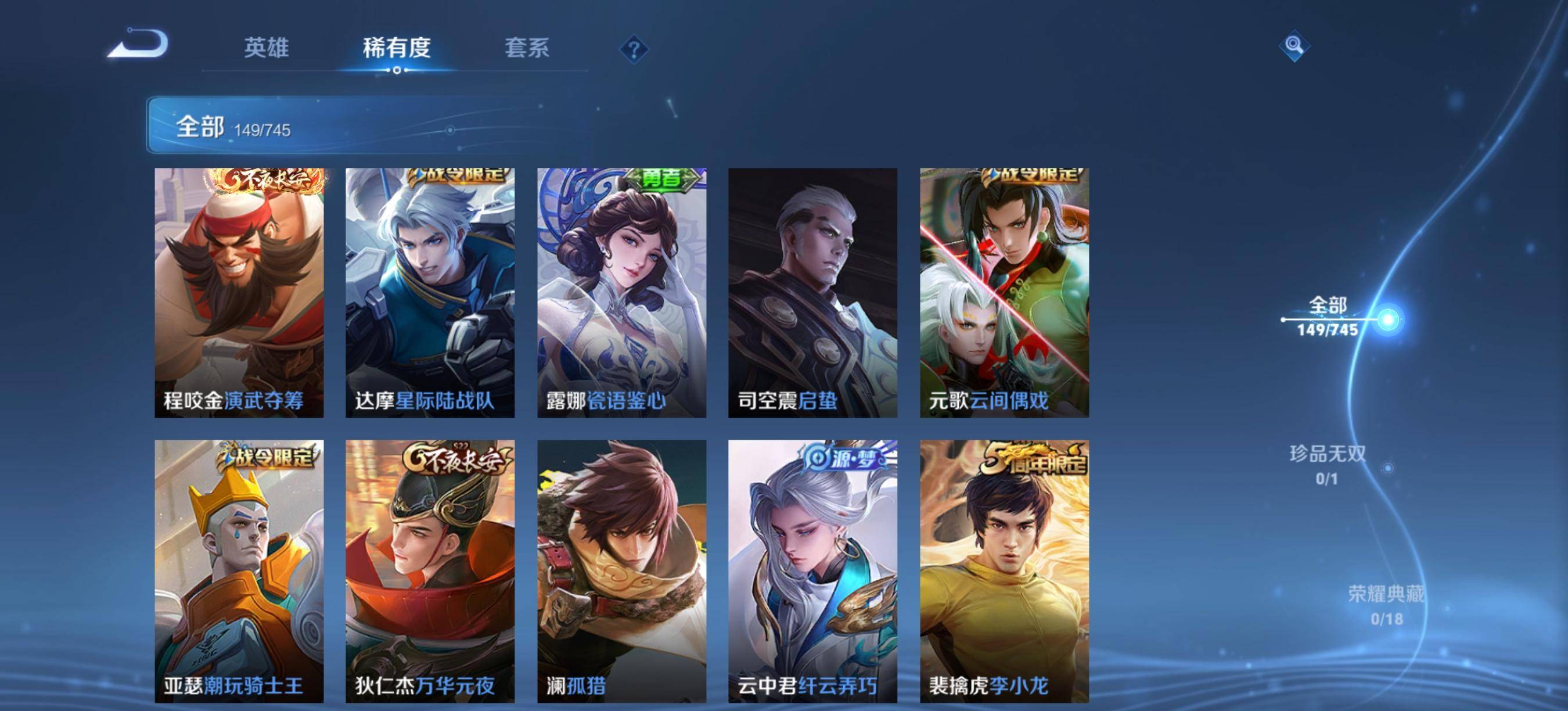Screen dimensions: 1568x711
Task: Switch to the 英雄 tab
Action: 266,48
